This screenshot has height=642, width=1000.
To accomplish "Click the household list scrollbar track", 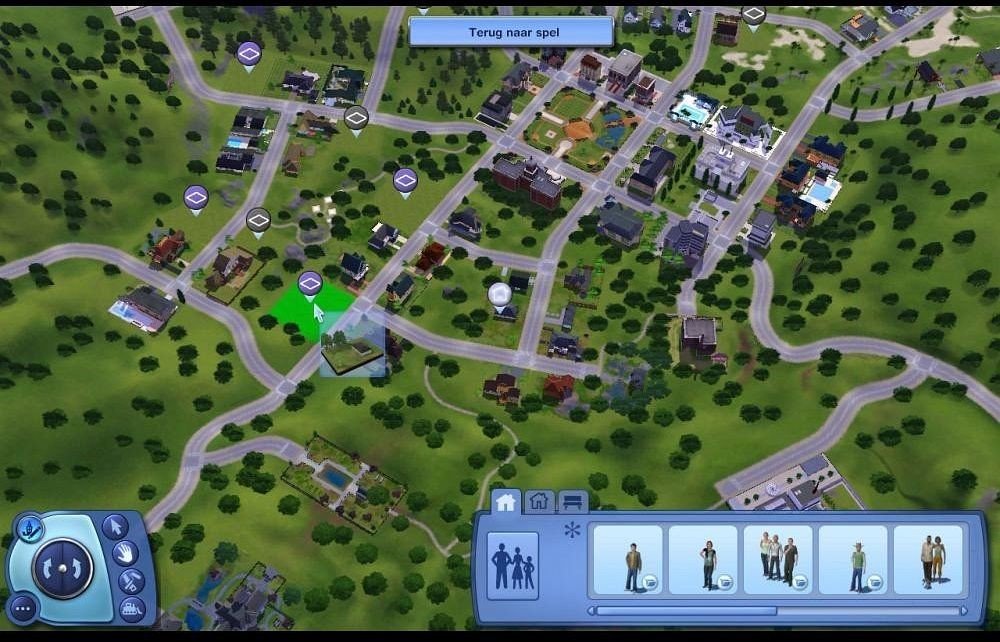I will click(868, 611).
